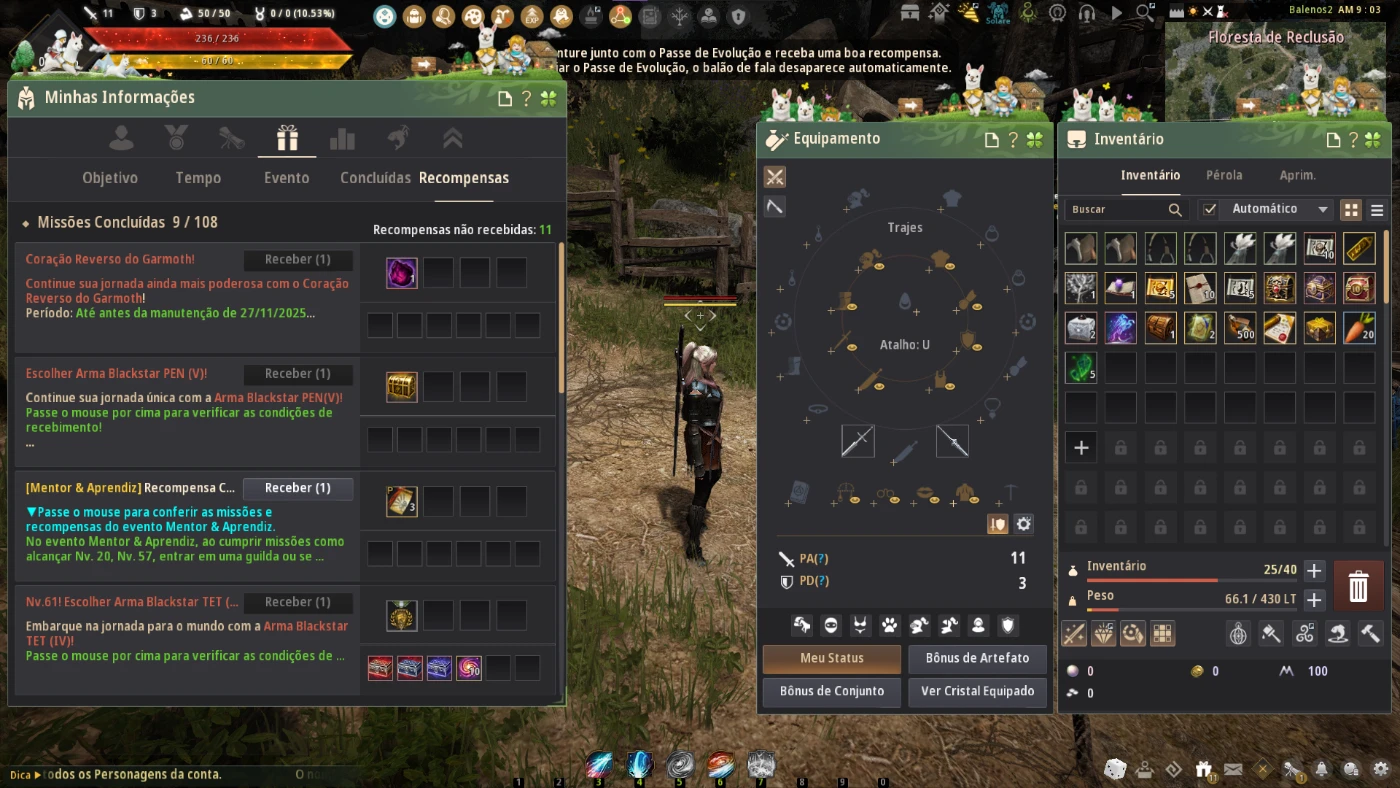This screenshot has height=788, width=1400.
Task: Select the green herb item slot
Action: click(1081, 368)
